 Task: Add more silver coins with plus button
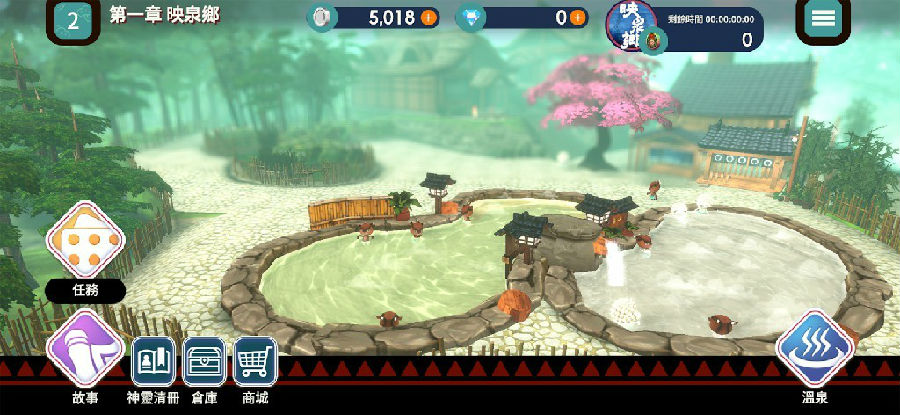[x=428, y=18]
